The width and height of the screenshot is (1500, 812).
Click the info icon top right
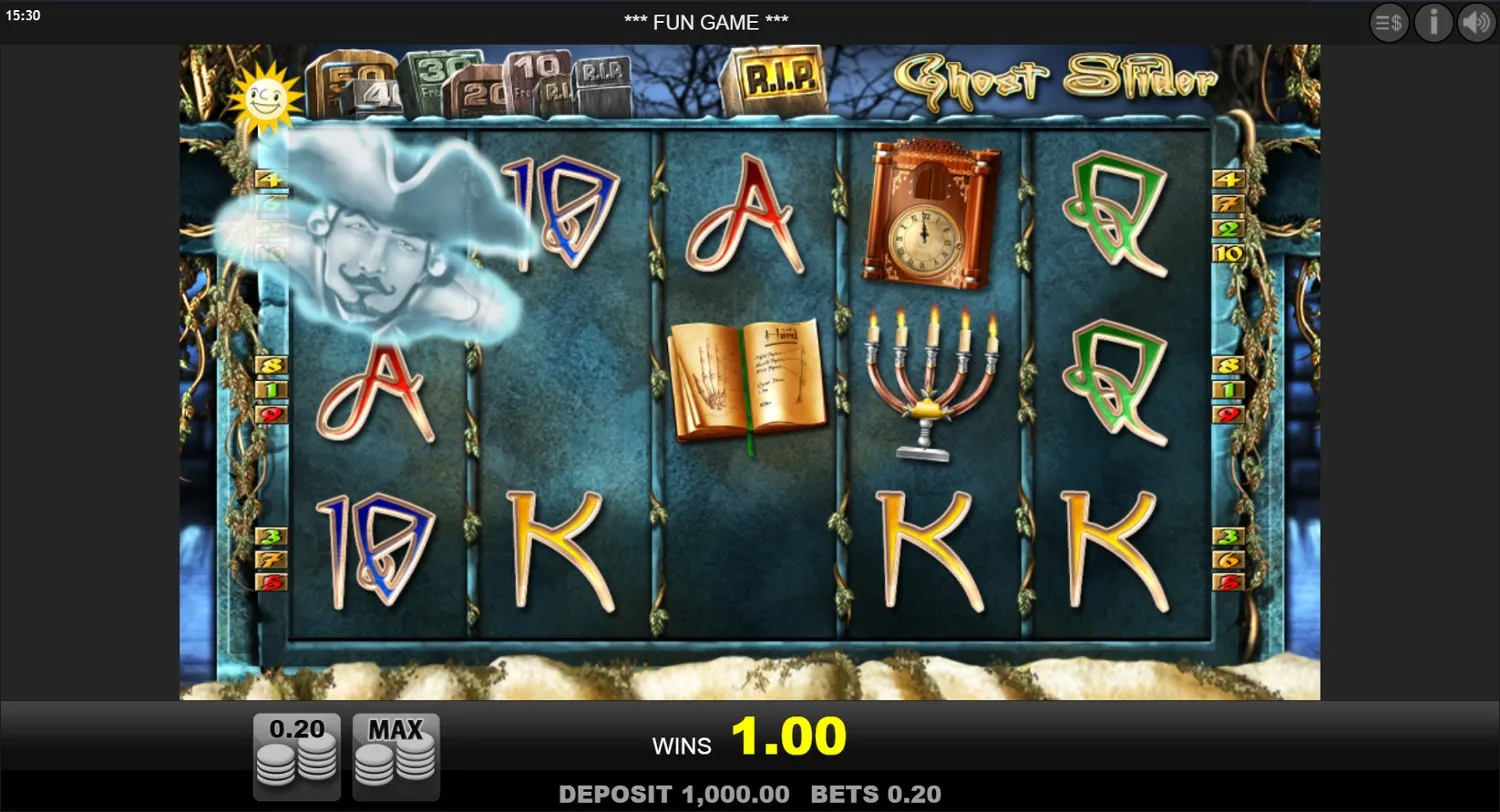click(1433, 22)
